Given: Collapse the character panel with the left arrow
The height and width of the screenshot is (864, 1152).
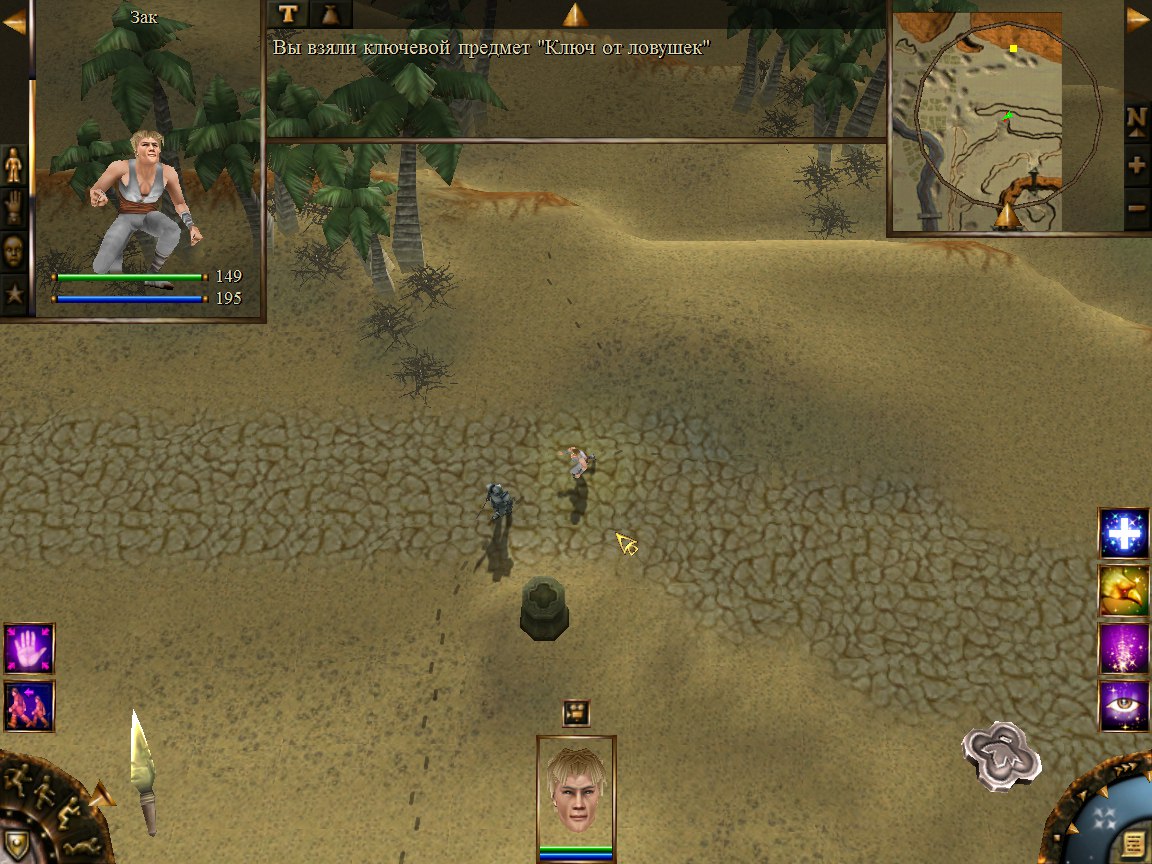Looking at the screenshot, I should [14, 22].
